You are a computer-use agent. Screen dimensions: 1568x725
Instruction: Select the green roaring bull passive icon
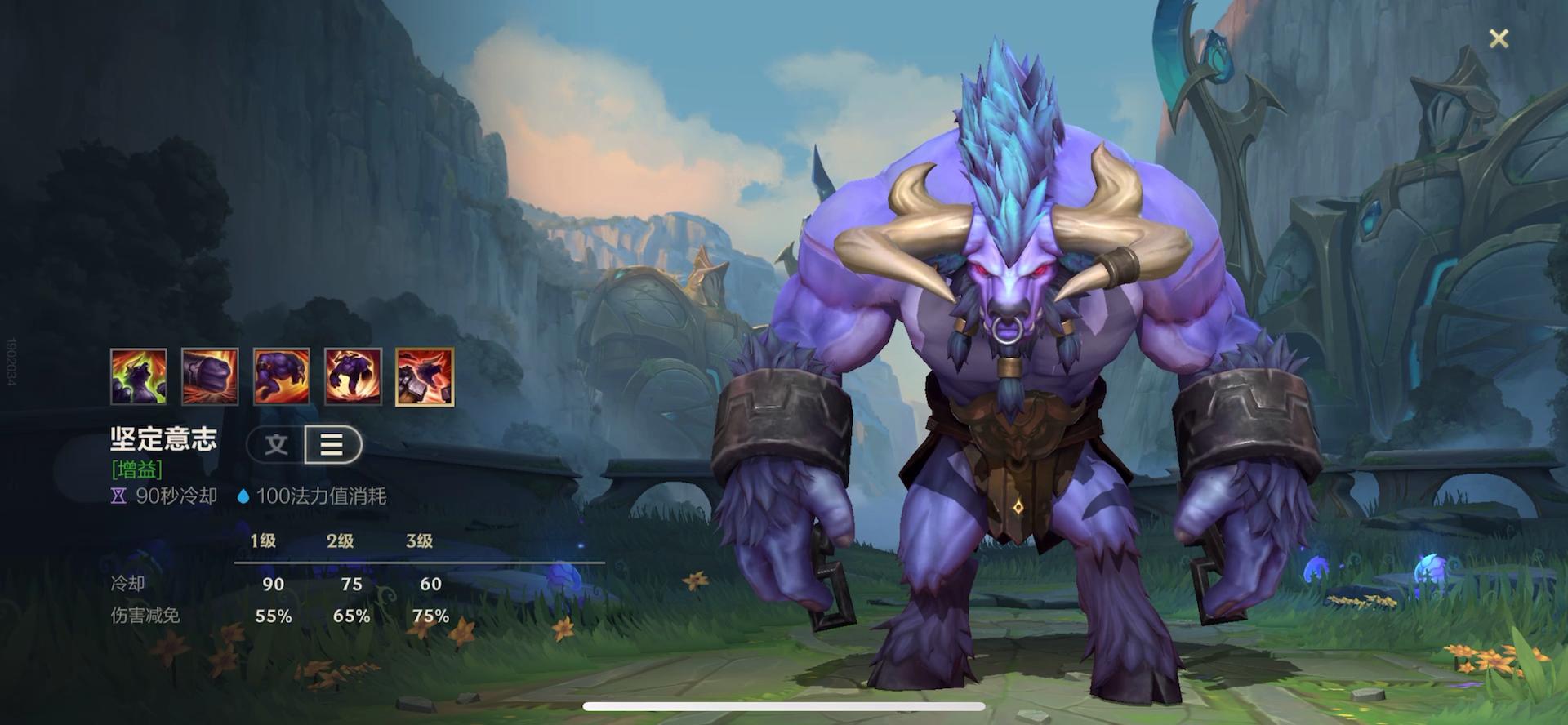(x=139, y=376)
